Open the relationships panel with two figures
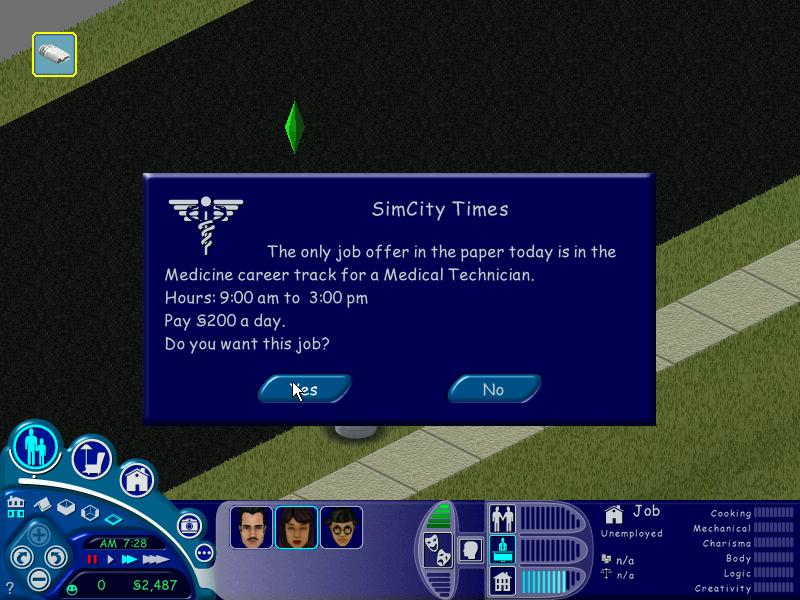 502,517
